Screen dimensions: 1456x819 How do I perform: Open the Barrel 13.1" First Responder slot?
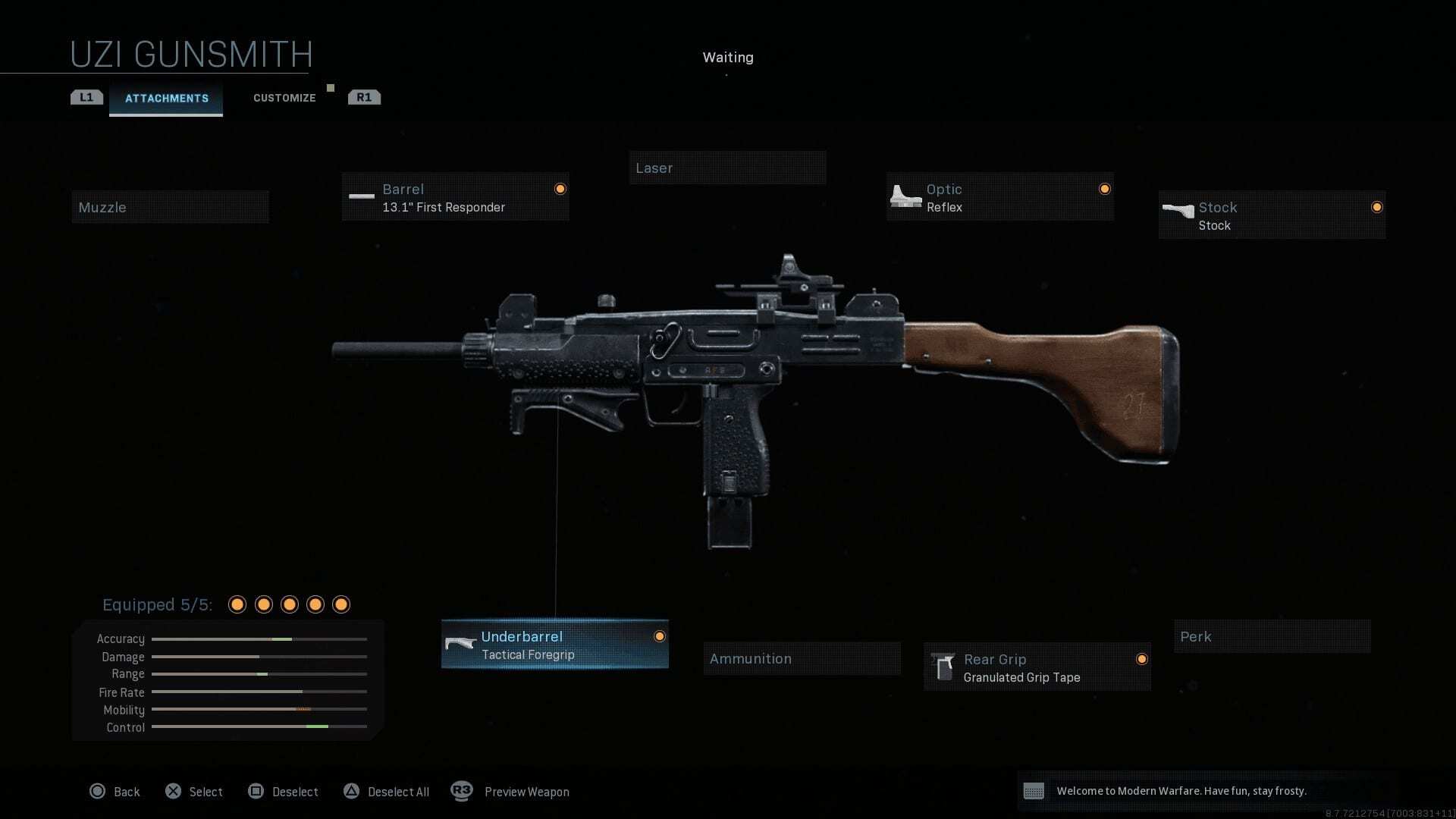click(x=455, y=197)
